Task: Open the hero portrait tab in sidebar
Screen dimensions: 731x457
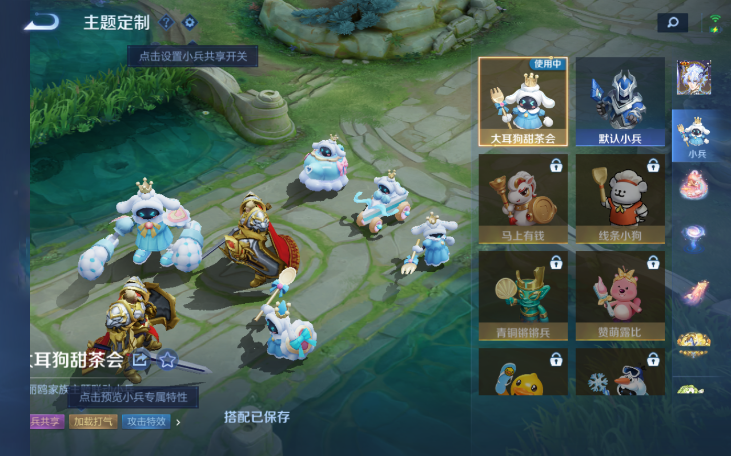Action: (694, 77)
